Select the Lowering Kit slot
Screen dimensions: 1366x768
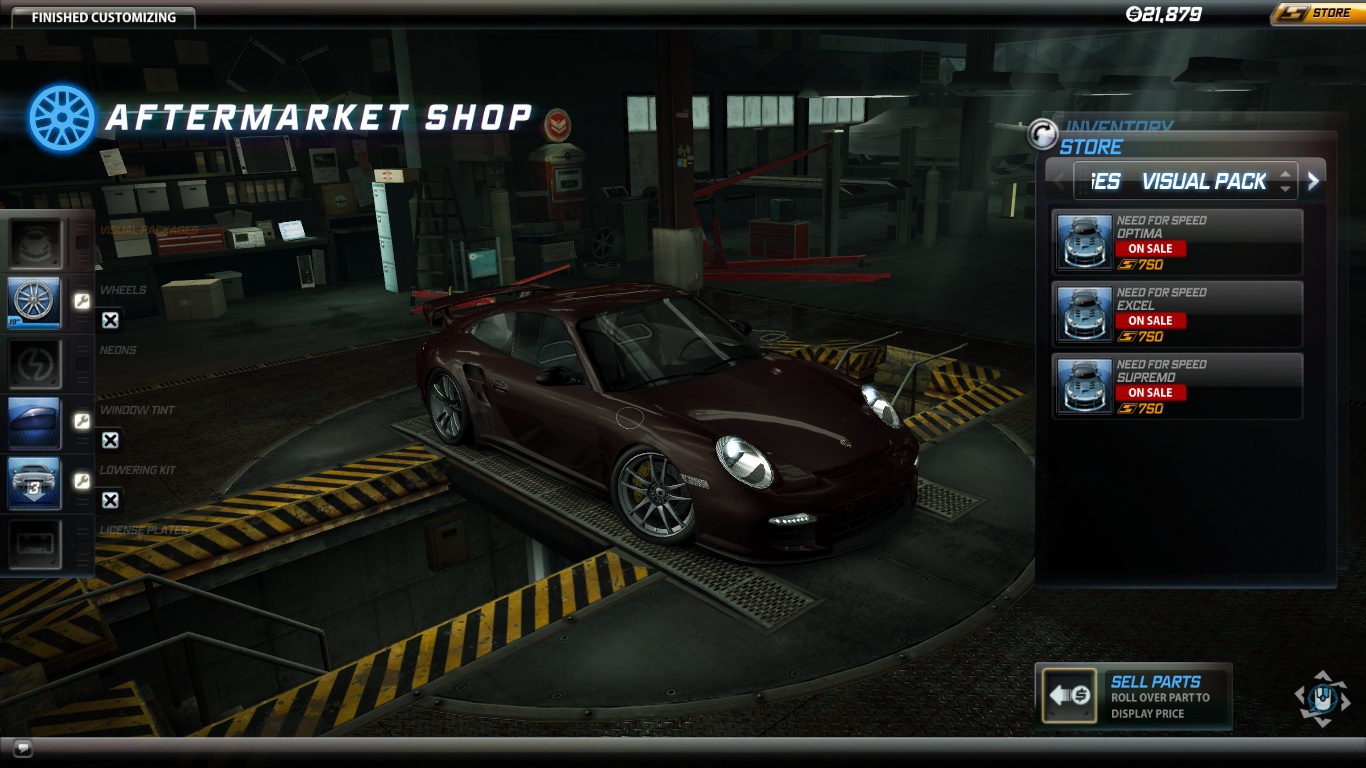coord(36,483)
